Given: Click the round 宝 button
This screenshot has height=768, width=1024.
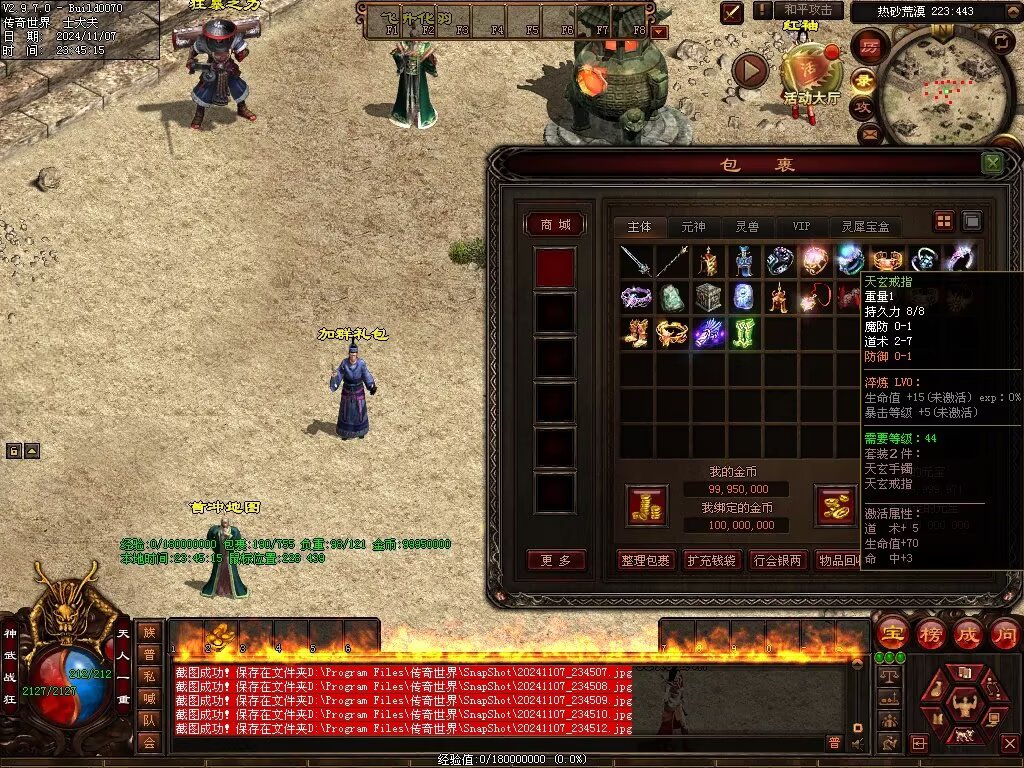Looking at the screenshot, I should (x=891, y=633).
